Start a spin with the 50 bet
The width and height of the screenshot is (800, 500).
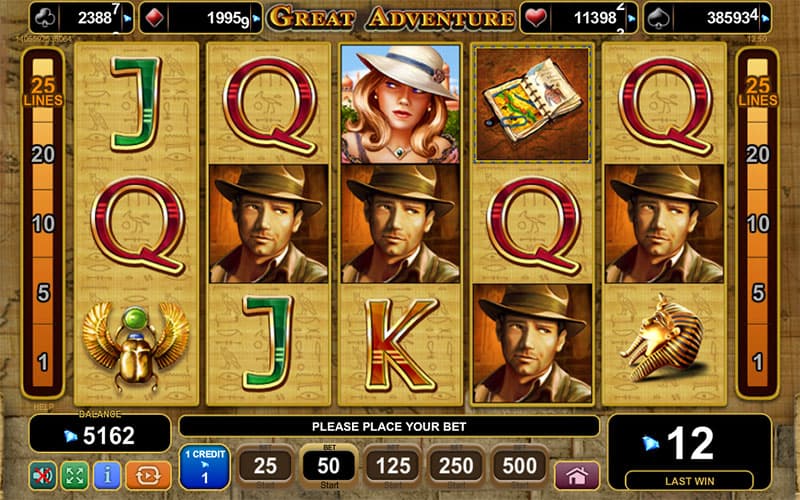(x=328, y=467)
